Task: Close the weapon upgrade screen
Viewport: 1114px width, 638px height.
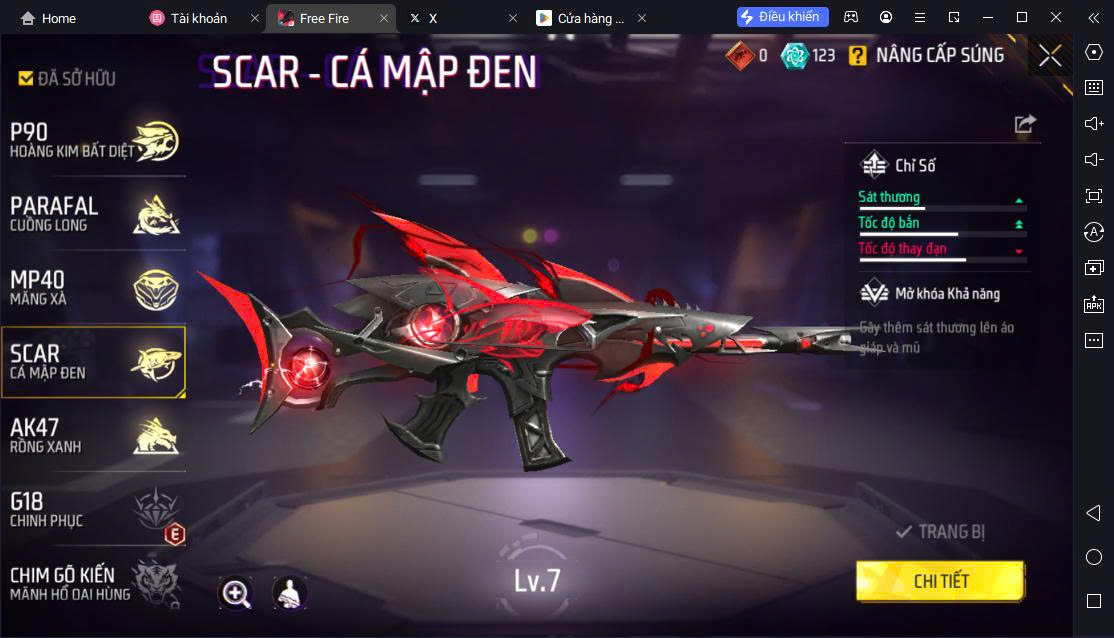Action: point(1050,56)
